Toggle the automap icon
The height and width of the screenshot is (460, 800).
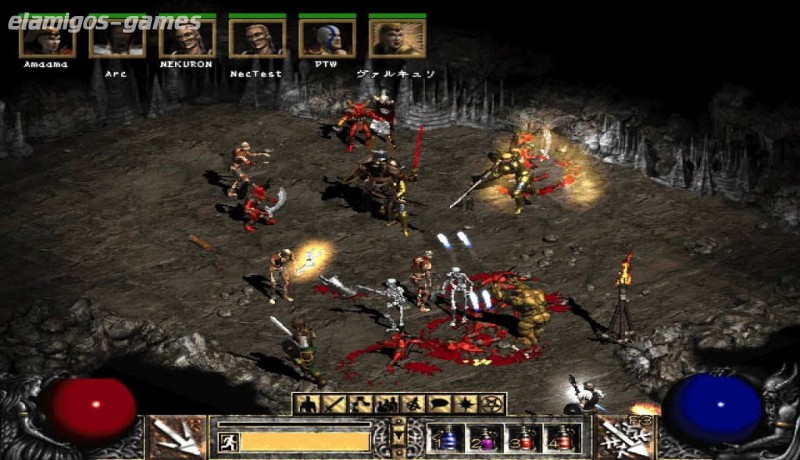[411, 404]
